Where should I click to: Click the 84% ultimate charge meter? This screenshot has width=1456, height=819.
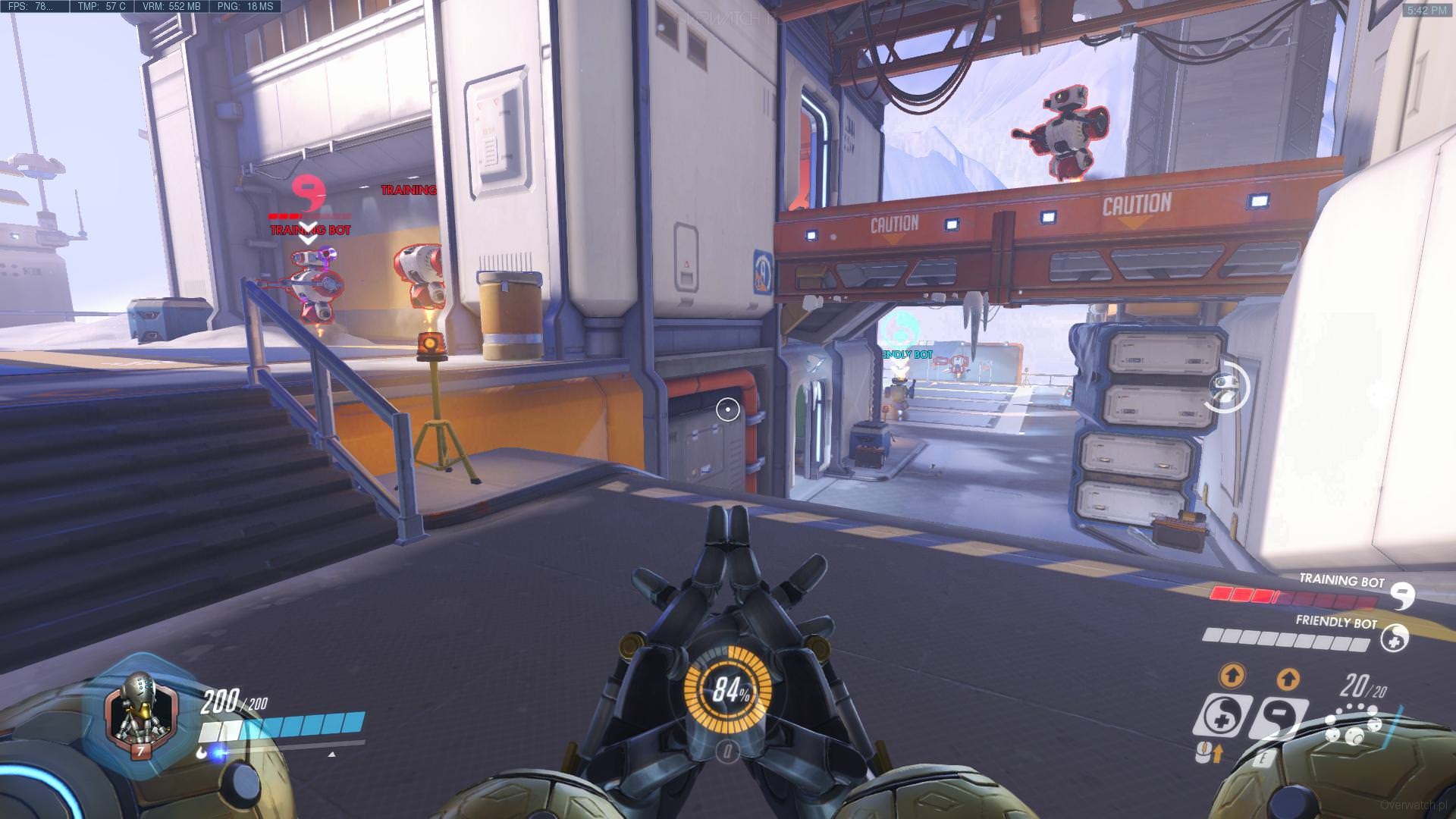coord(727,691)
